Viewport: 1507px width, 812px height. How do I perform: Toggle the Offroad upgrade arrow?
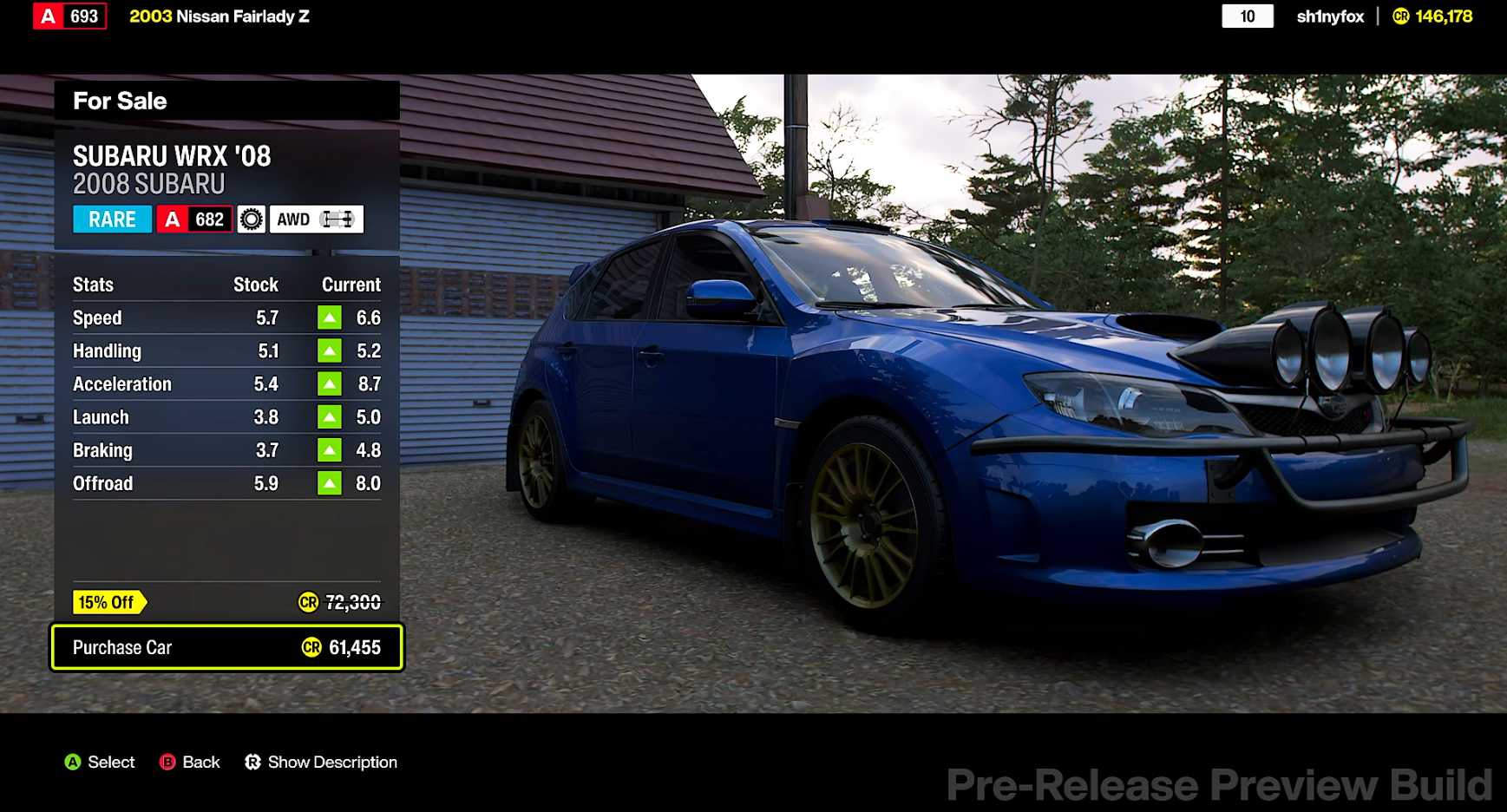pos(330,483)
